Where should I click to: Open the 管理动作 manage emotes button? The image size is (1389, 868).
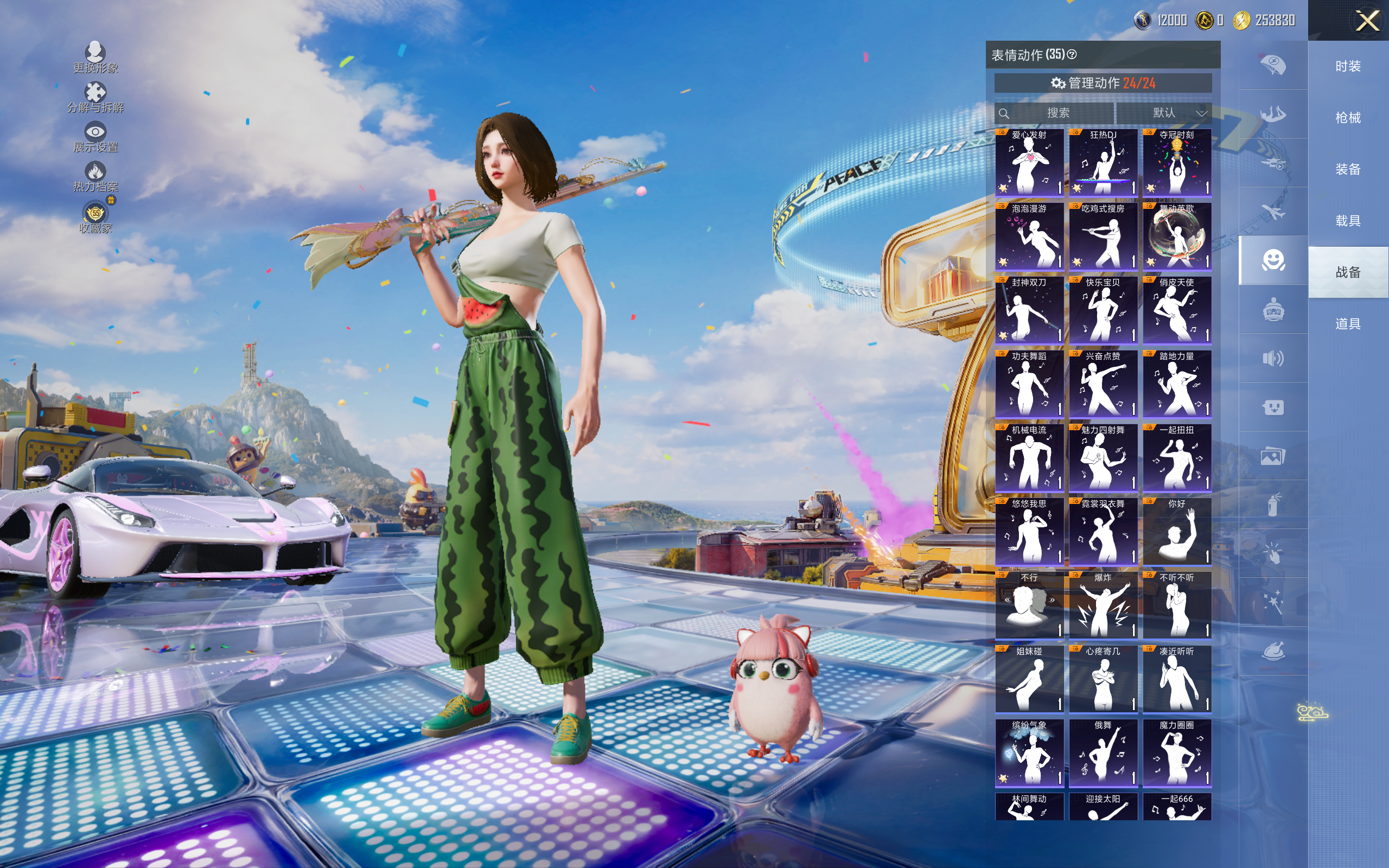[1103, 83]
